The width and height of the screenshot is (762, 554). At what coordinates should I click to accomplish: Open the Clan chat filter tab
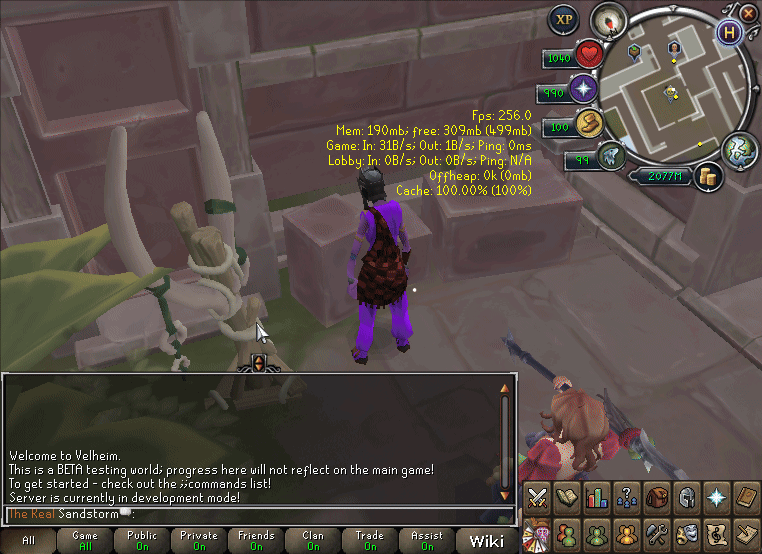click(313, 541)
